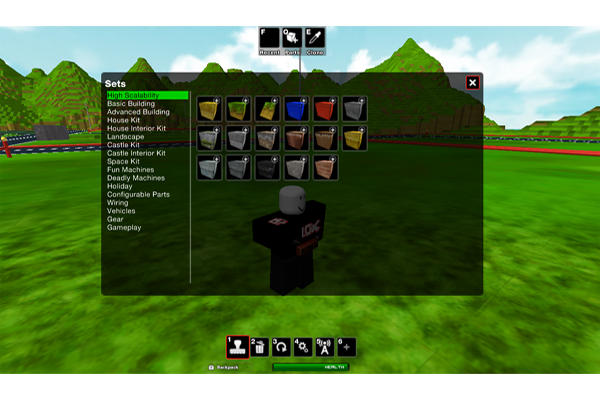Viewport: 600px width, 400px height.
Task: Select the Space Kit set
Action: pos(126,162)
